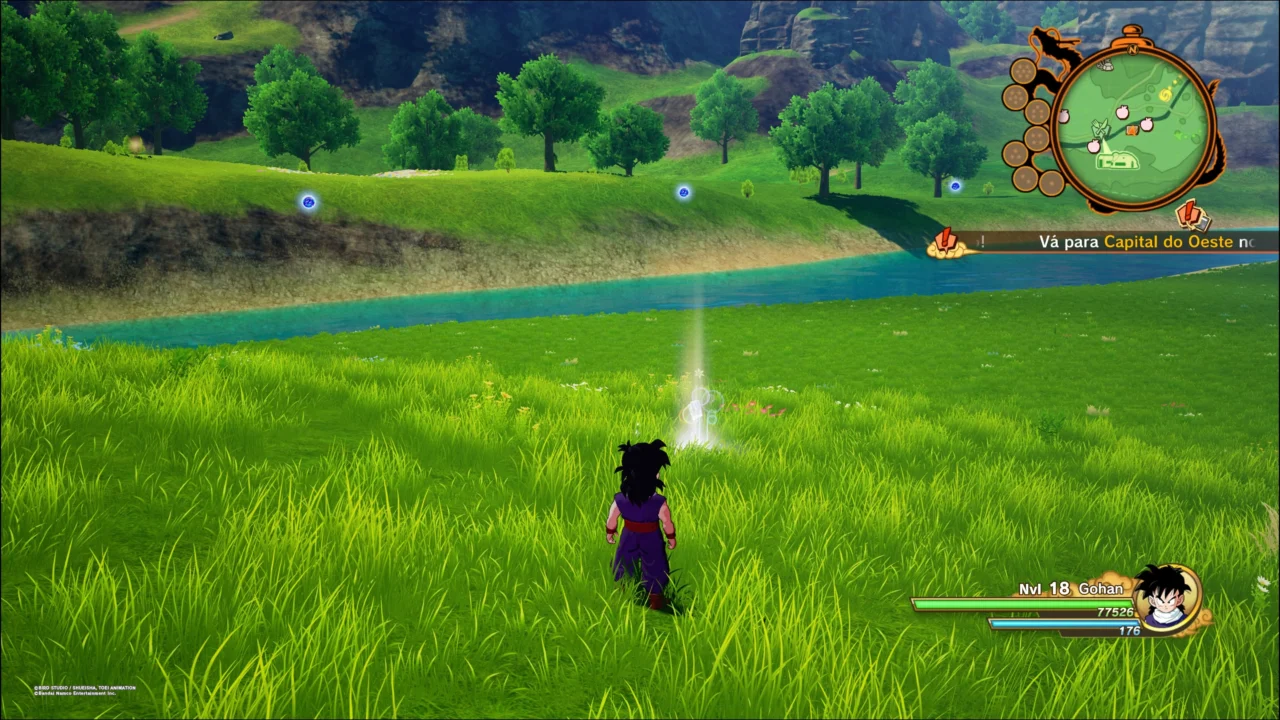Image resolution: width=1280 pixels, height=720 pixels.
Task: Click the yellow spiral marker on minimap
Action: (x=1165, y=95)
